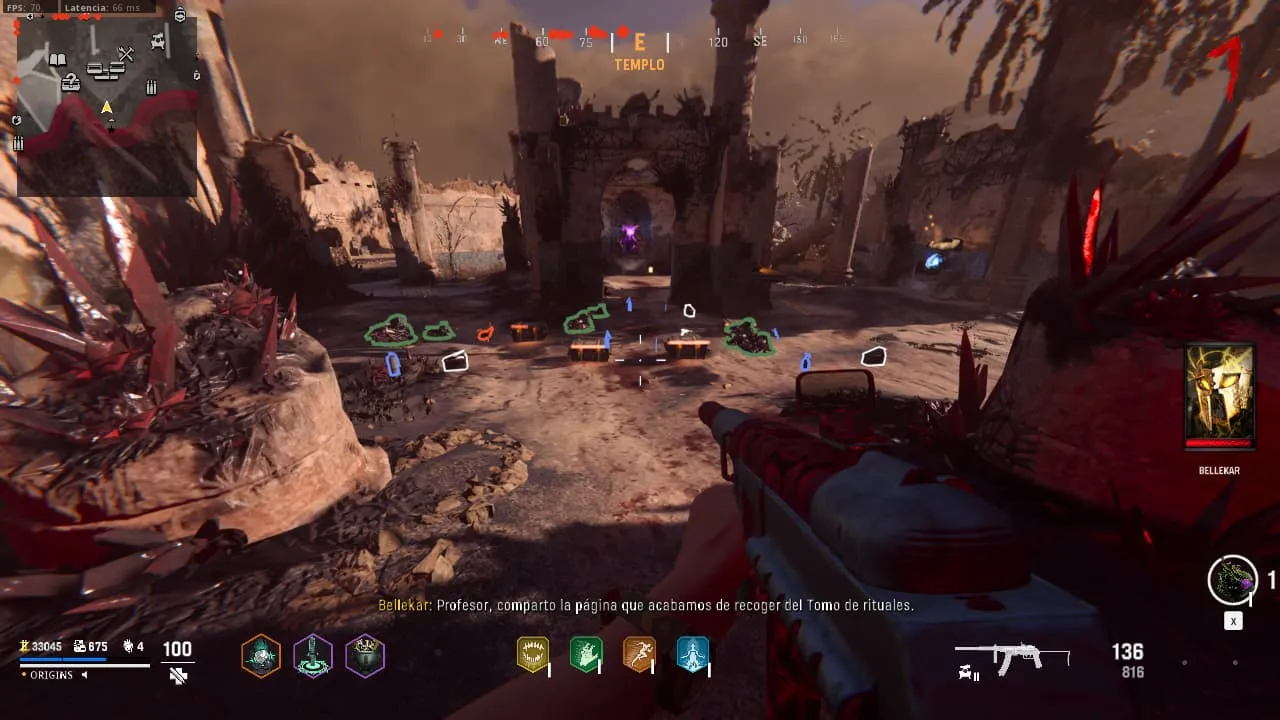
Task: Select the ammo marker on minimap's right side
Action: (x=152, y=88)
